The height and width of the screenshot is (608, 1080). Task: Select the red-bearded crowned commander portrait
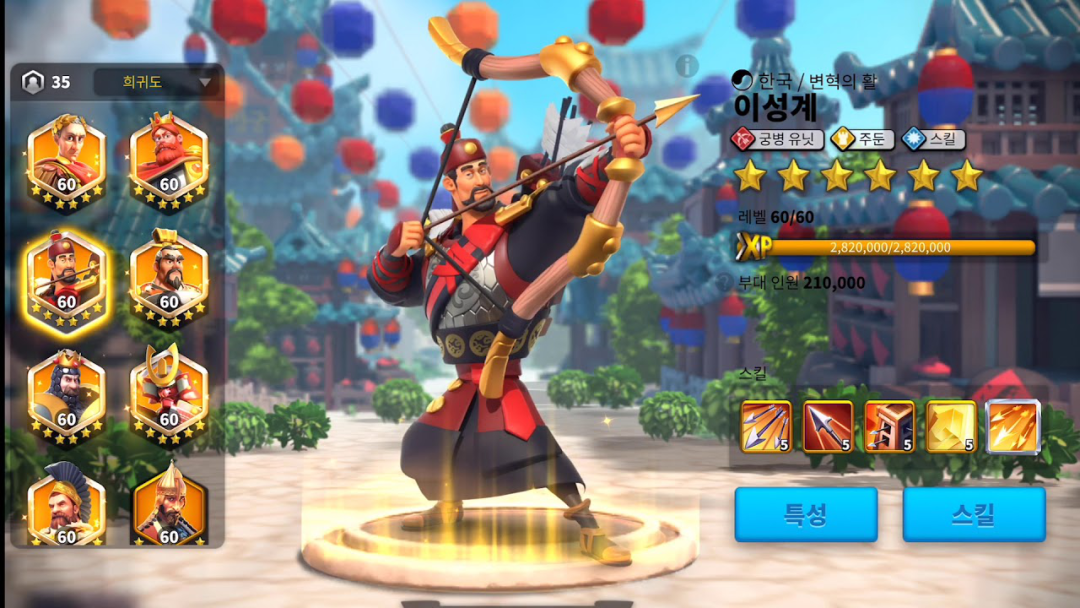point(168,158)
